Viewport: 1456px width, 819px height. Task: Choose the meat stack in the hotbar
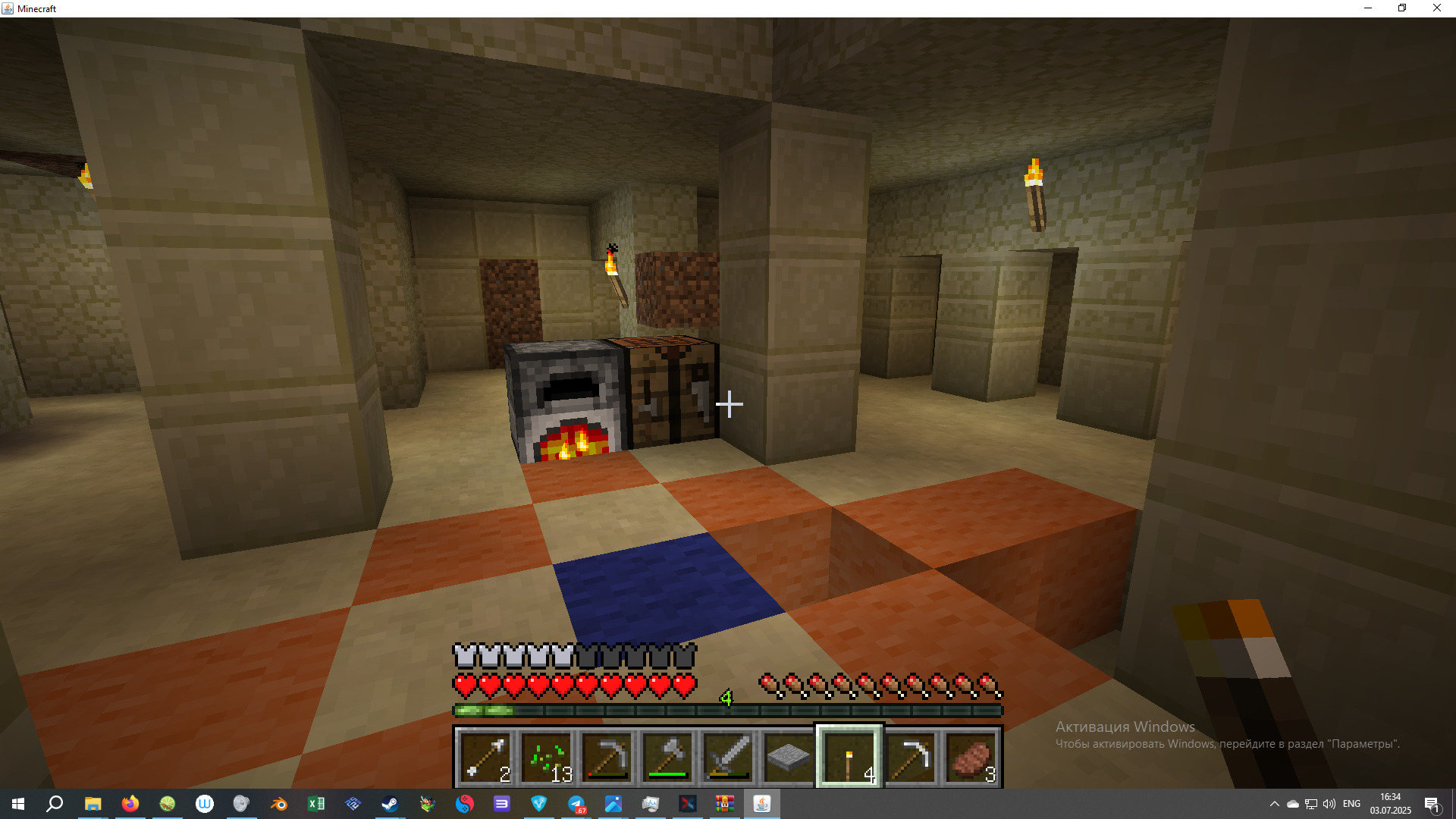(971, 758)
